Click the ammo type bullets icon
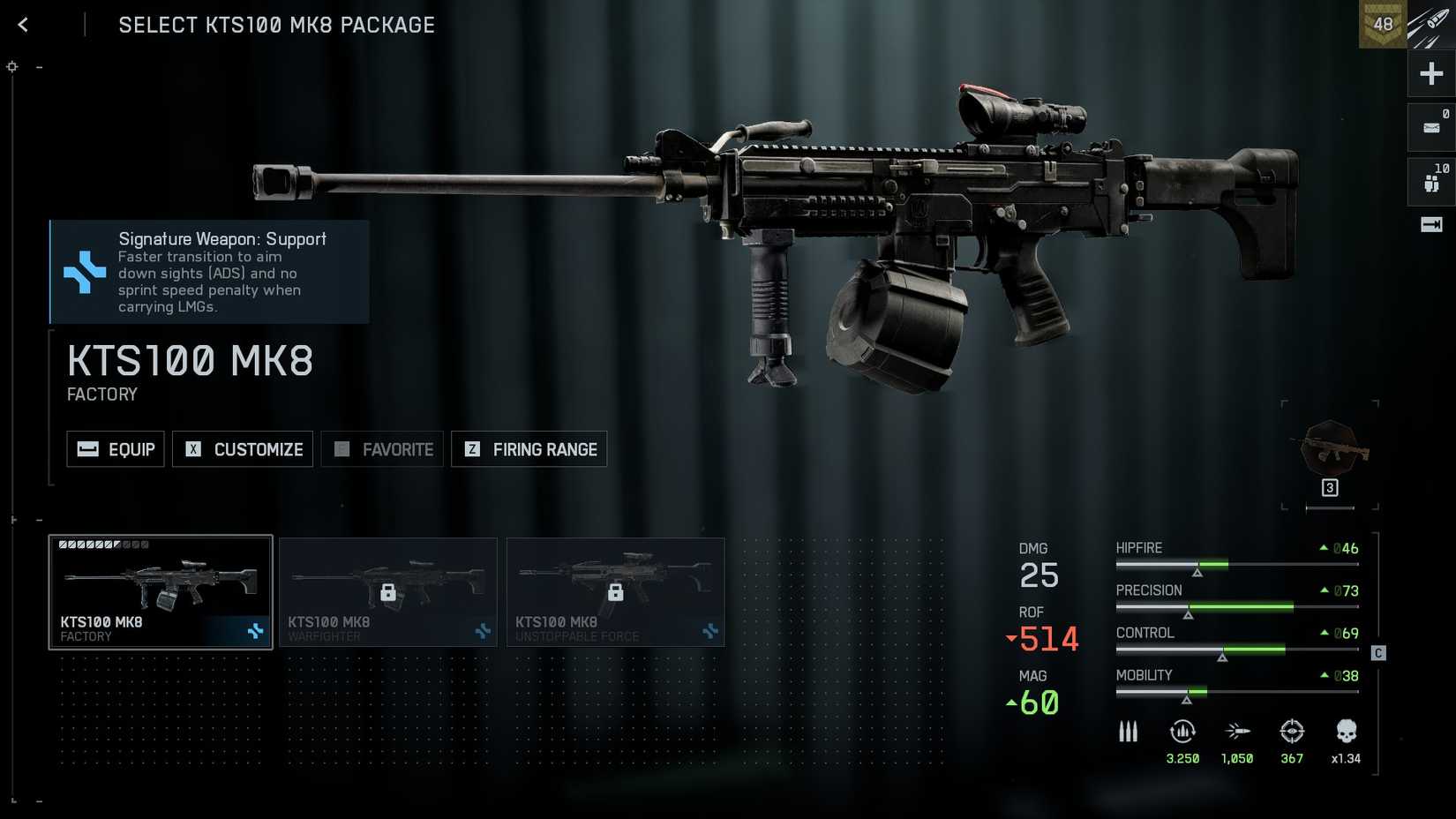The image size is (1456, 819). 1129,732
